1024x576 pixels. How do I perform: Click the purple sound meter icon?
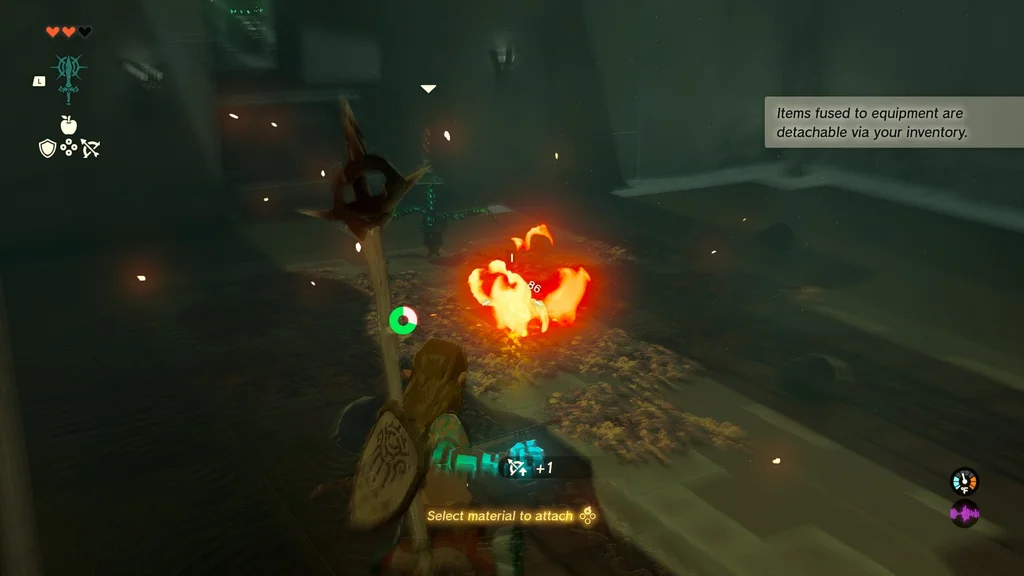click(x=964, y=514)
